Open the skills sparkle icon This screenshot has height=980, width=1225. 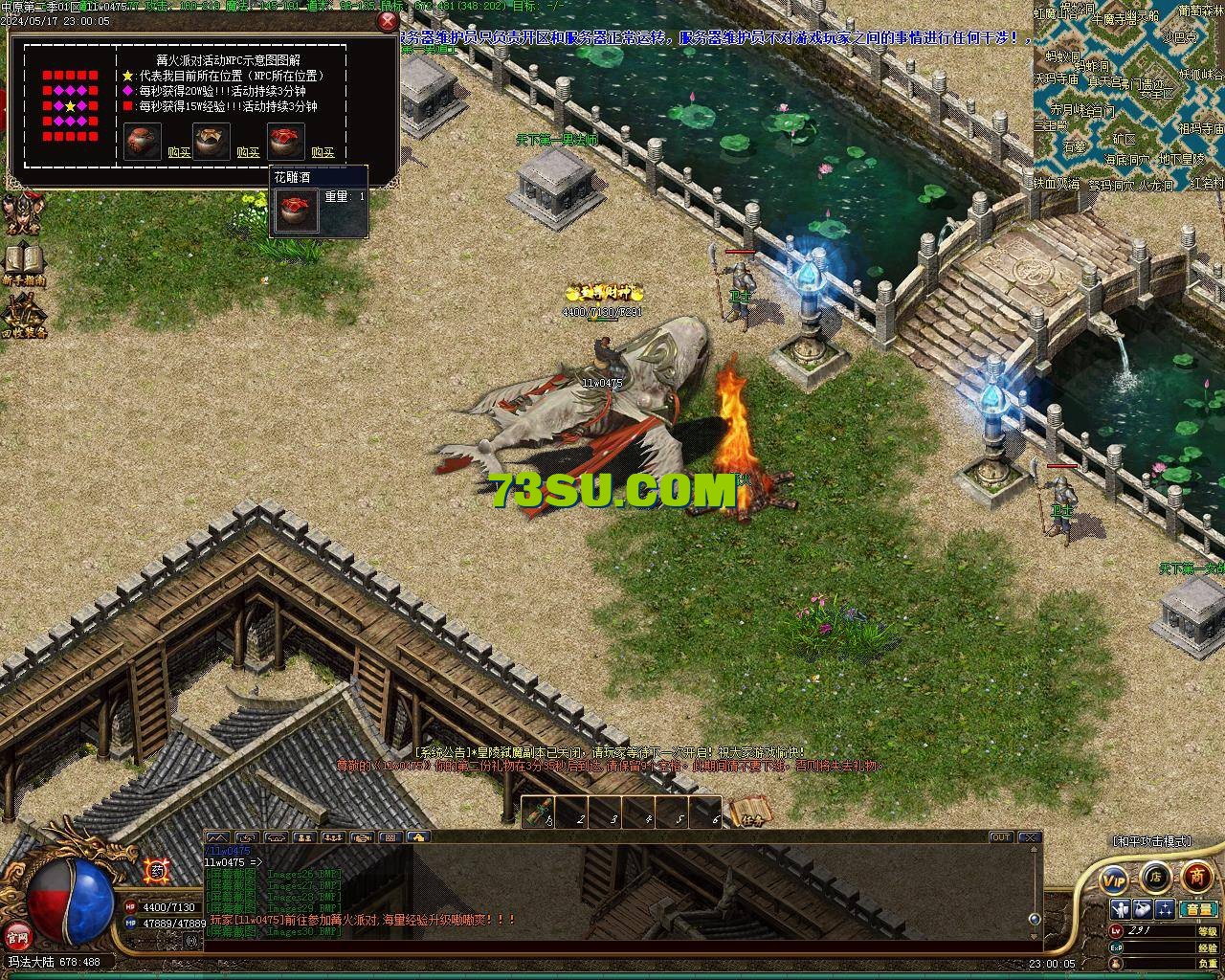point(1165,909)
